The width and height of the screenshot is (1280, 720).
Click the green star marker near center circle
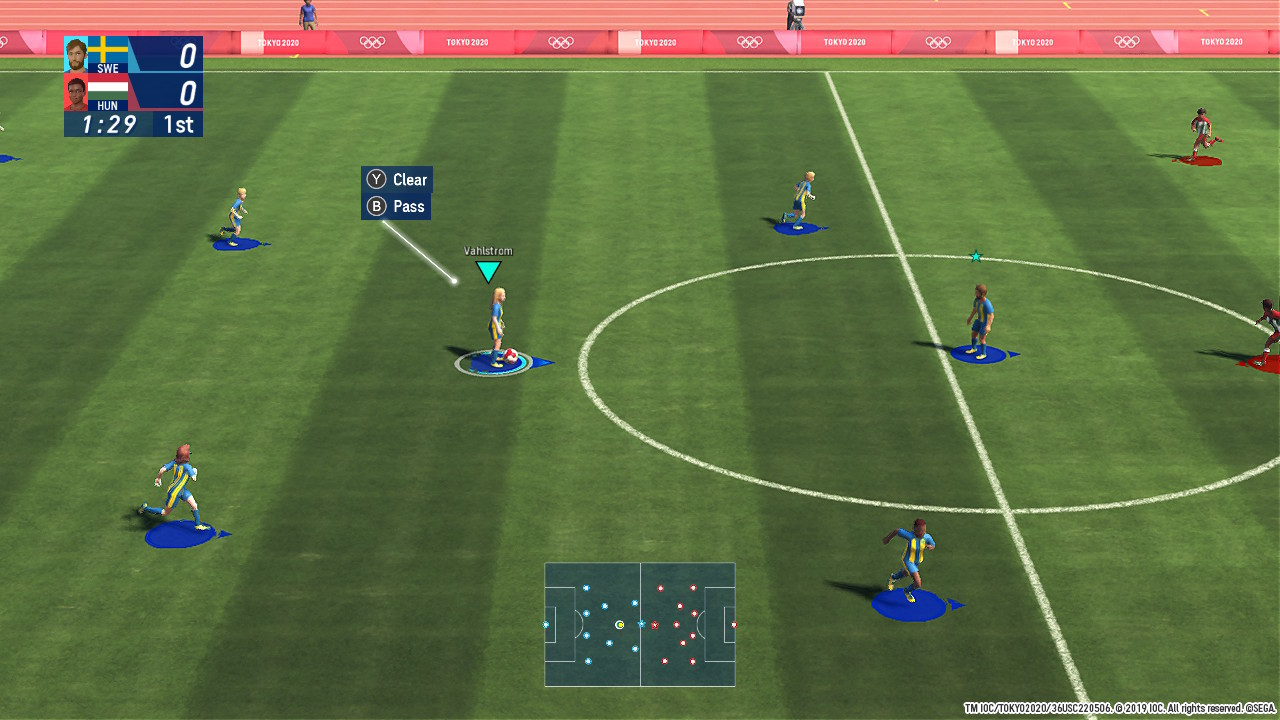click(974, 256)
